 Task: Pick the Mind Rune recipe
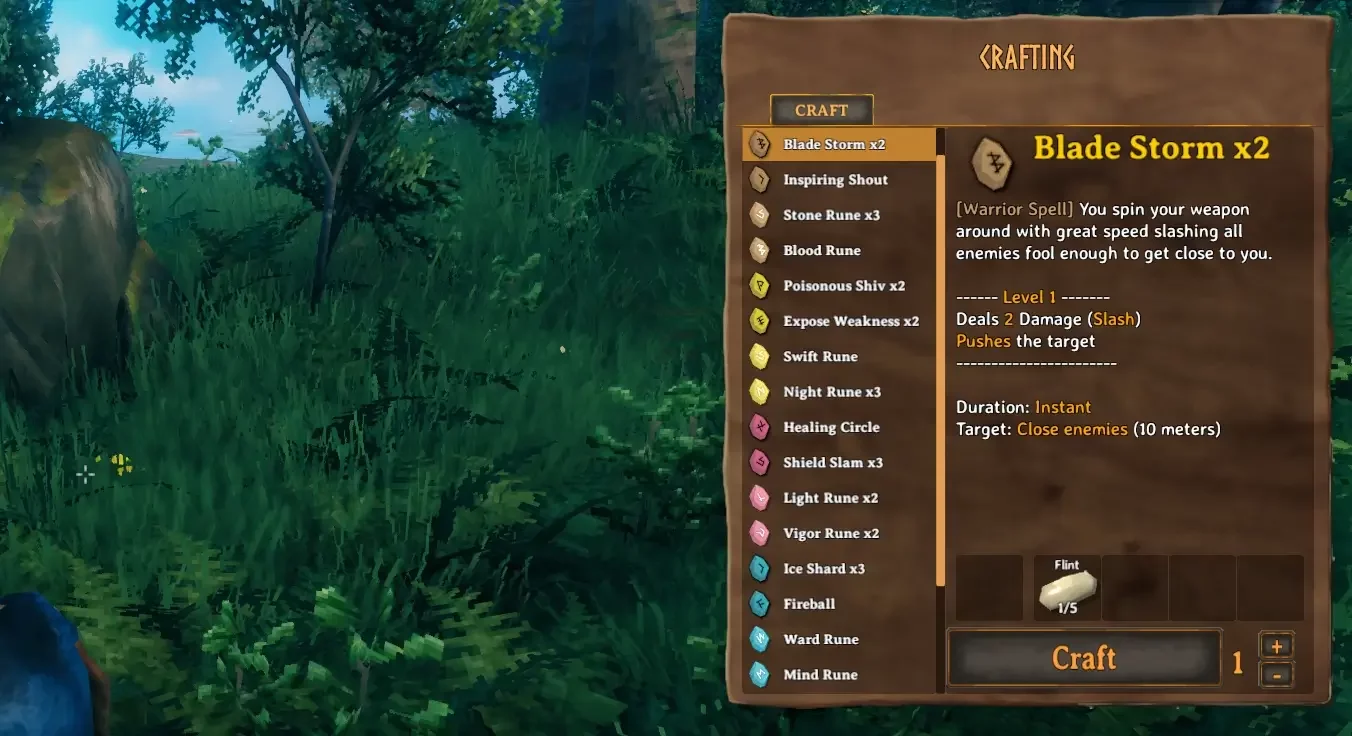[x=820, y=675]
